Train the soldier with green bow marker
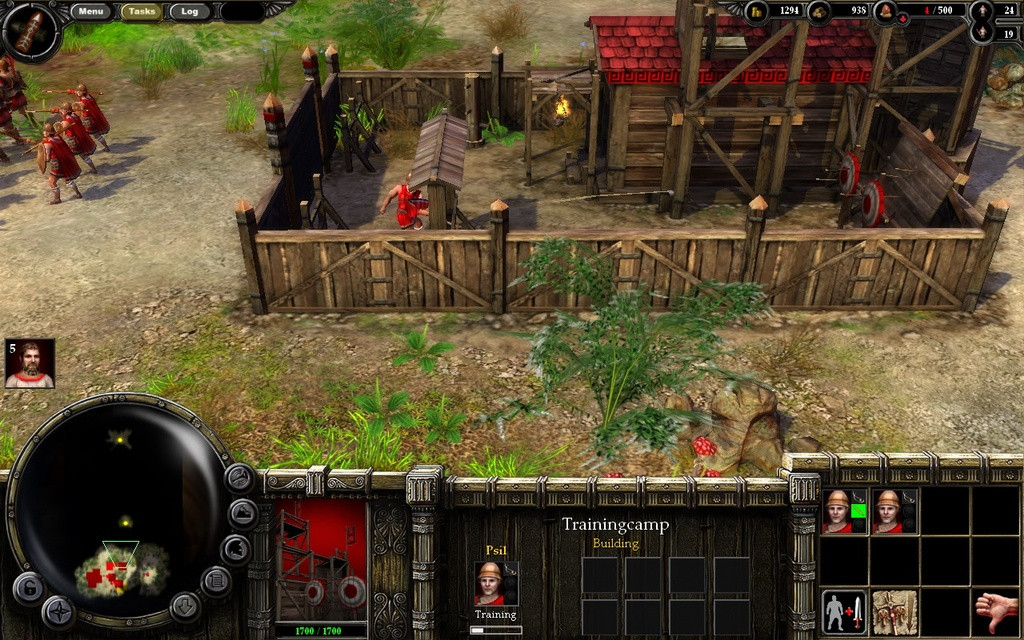 (845, 511)
